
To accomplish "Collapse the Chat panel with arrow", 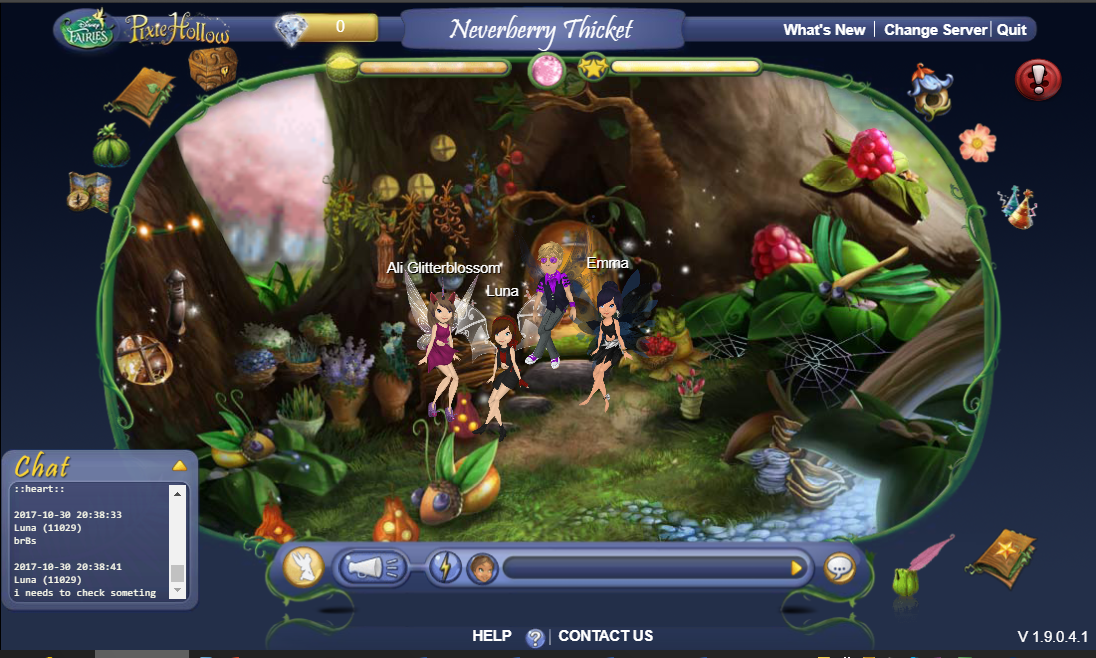I will pos(179,466).
